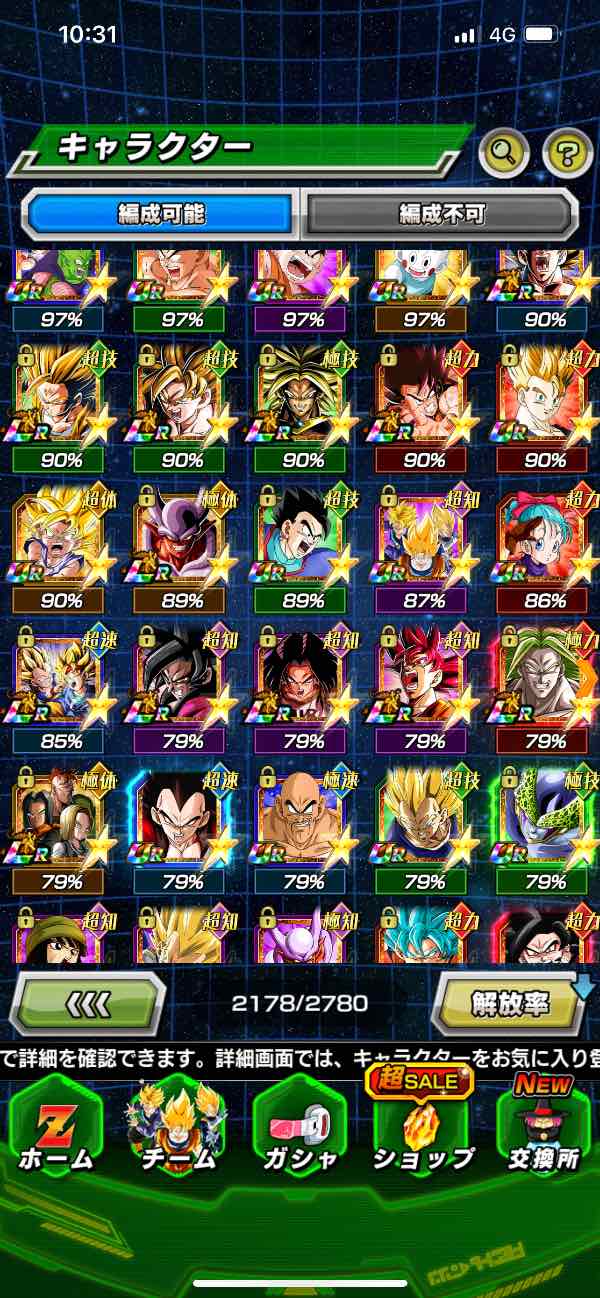Select the Janemba character card at 89%

(181, 540)
